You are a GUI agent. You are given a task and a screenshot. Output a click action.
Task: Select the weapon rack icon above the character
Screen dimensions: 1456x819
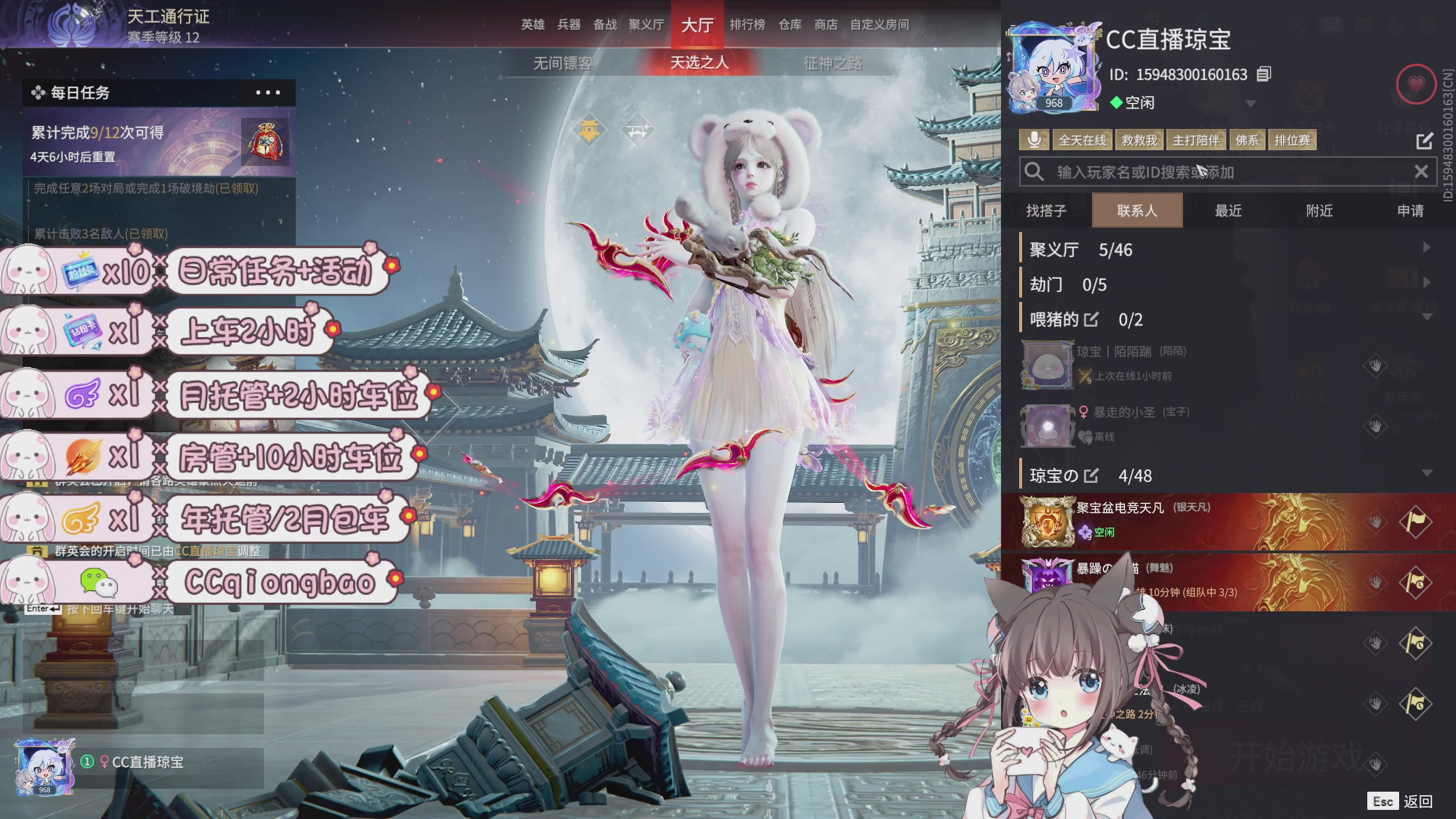[637, 129]
